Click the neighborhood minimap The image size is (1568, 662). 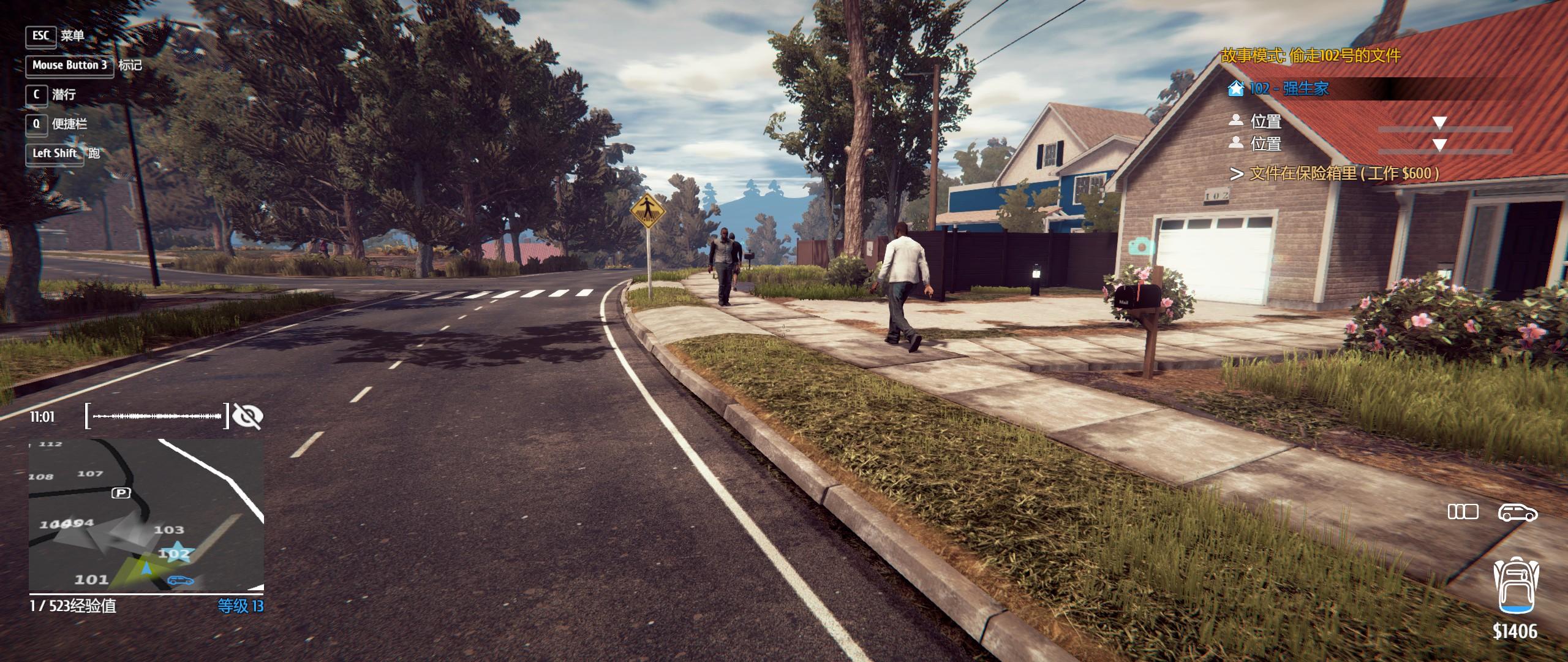[146, 516]
